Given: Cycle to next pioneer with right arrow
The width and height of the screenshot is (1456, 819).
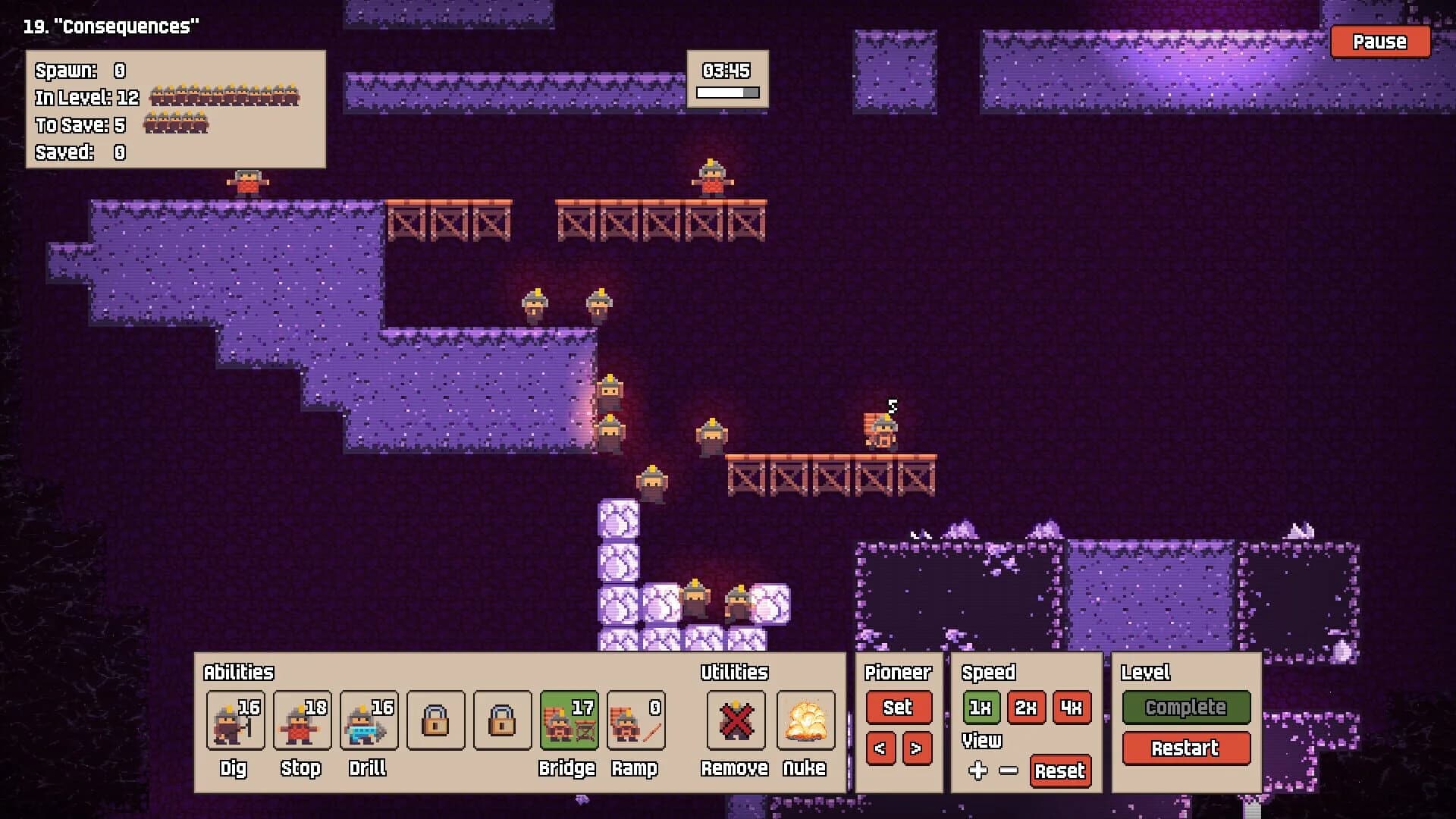Looking at the screenshot, I should (x=916, y=749).
